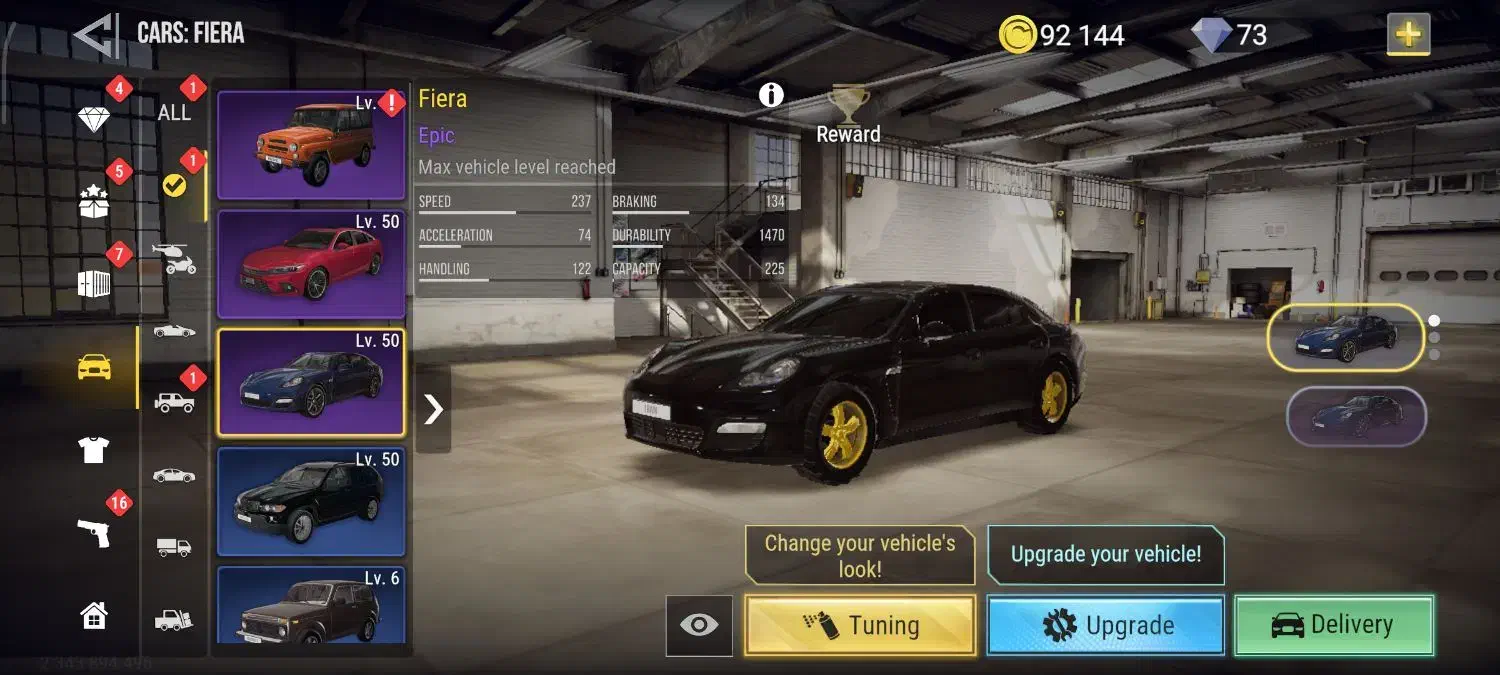The image size is (1500, 675).
Task: View the trophy Reward
Action: [x=848, y=116]
